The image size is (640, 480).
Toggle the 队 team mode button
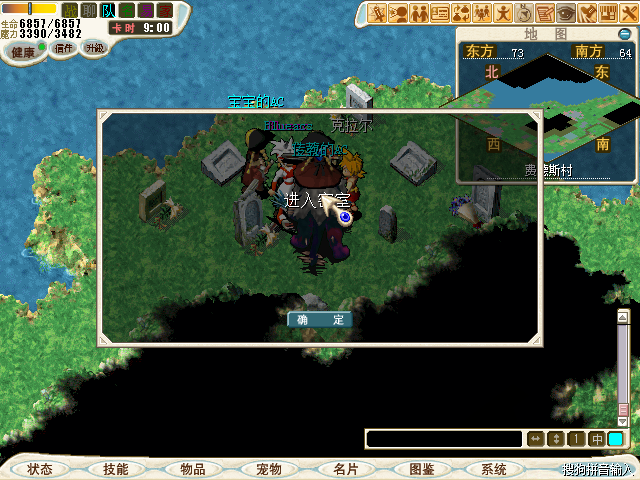pos(108,10)
